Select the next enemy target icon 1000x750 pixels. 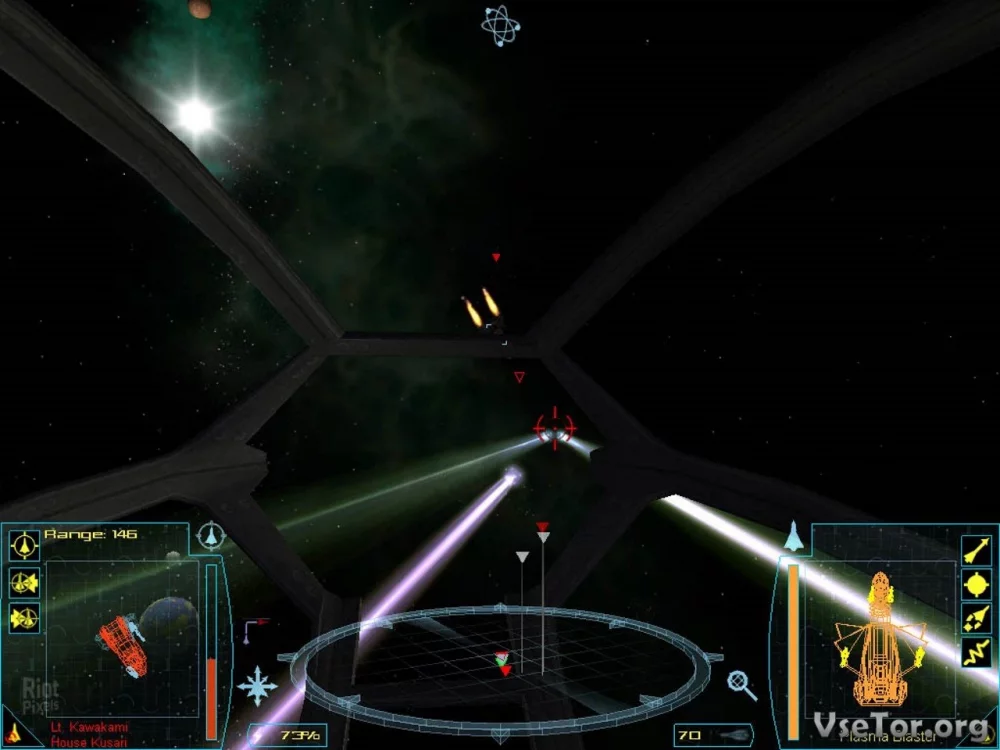23,582
